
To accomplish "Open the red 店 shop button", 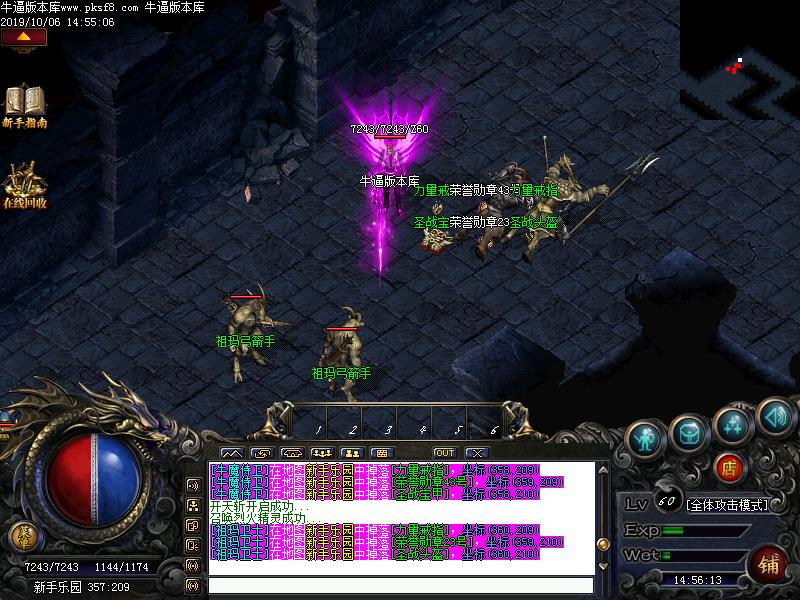I will pyautogui.click(x=729, y=466).
